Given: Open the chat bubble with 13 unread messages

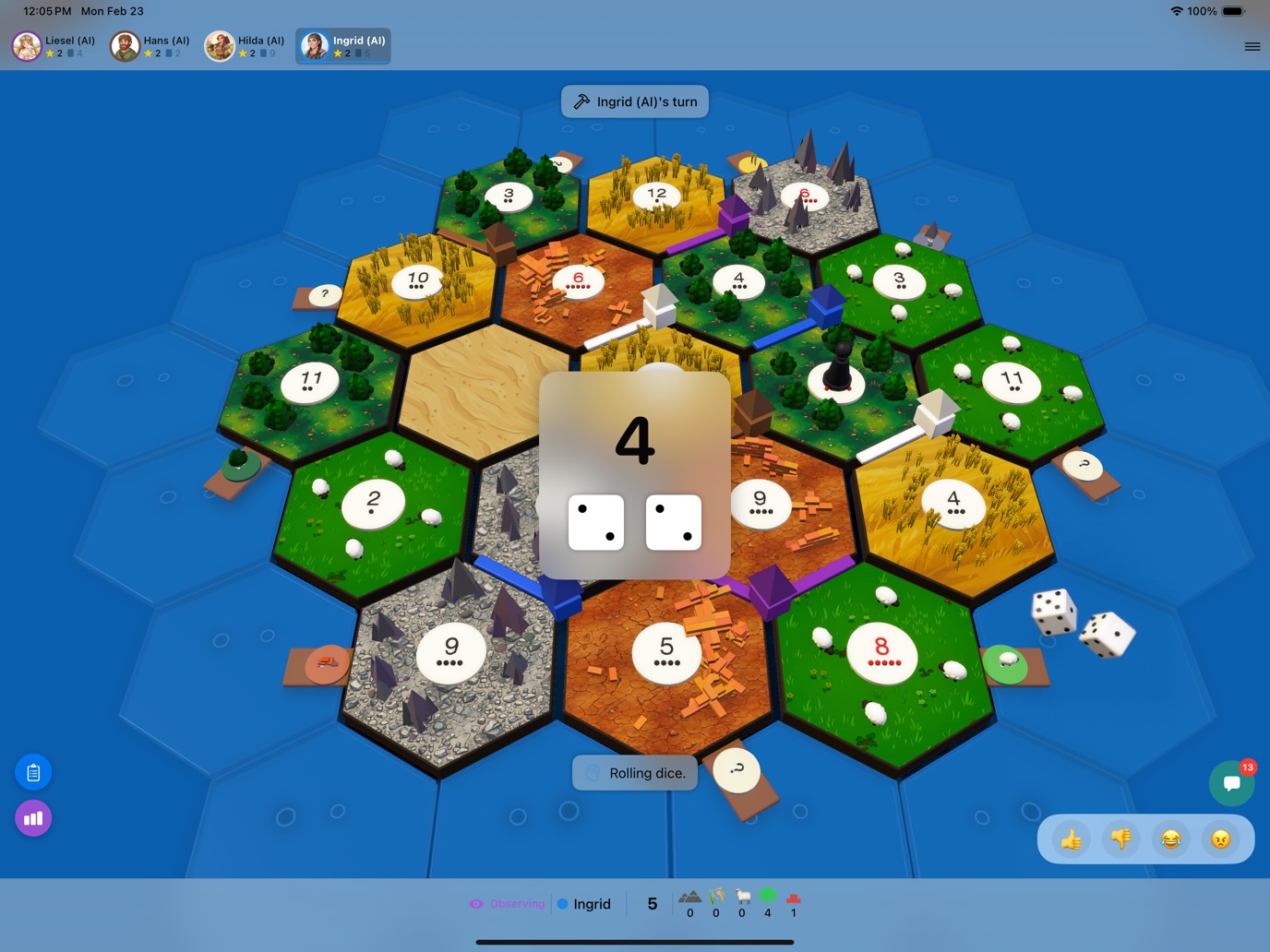Looking at the screenshot, I should click(1232, 783).
